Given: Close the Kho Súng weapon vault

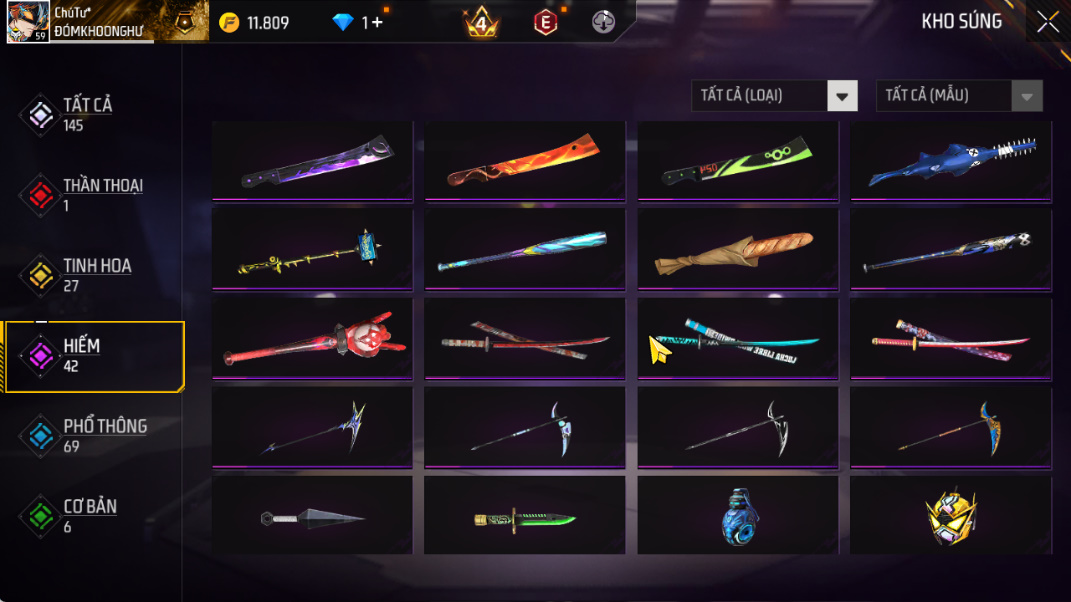Looking at the screenshot, I should [1047, 22].
